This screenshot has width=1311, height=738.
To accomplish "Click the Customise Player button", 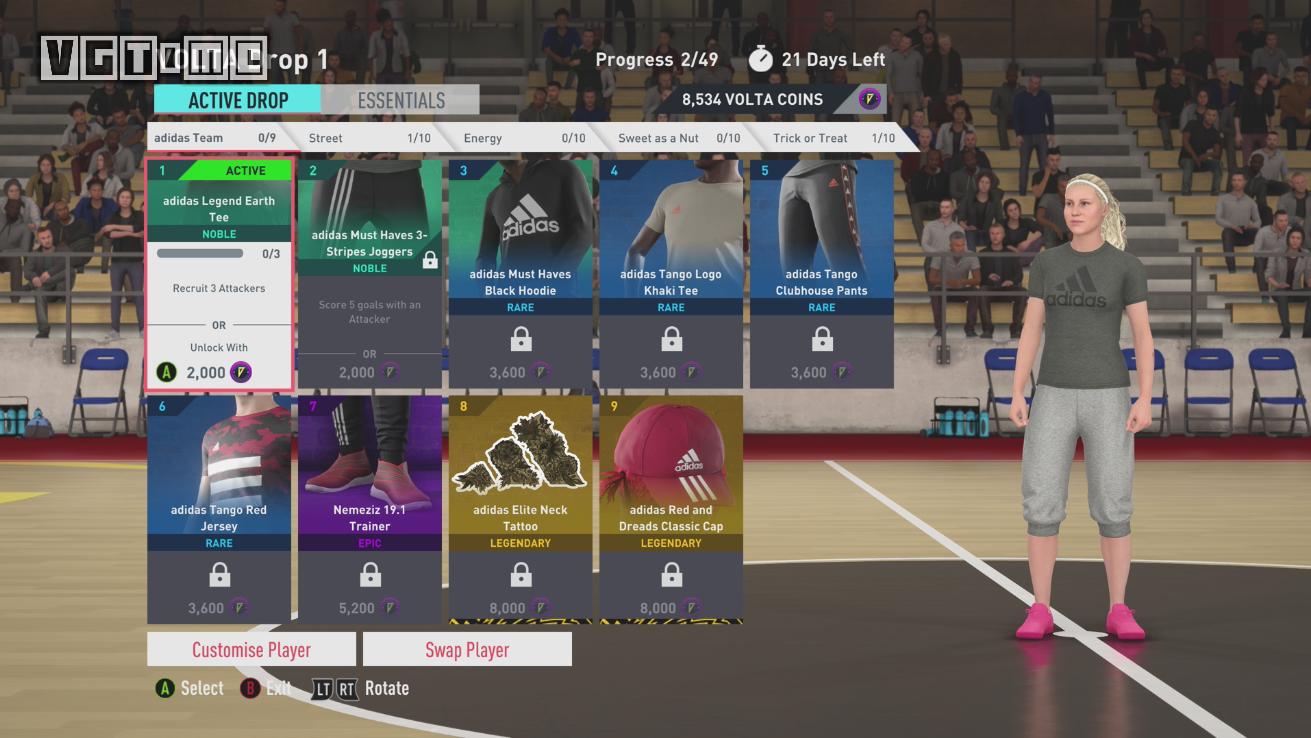I will coord(250,648).
